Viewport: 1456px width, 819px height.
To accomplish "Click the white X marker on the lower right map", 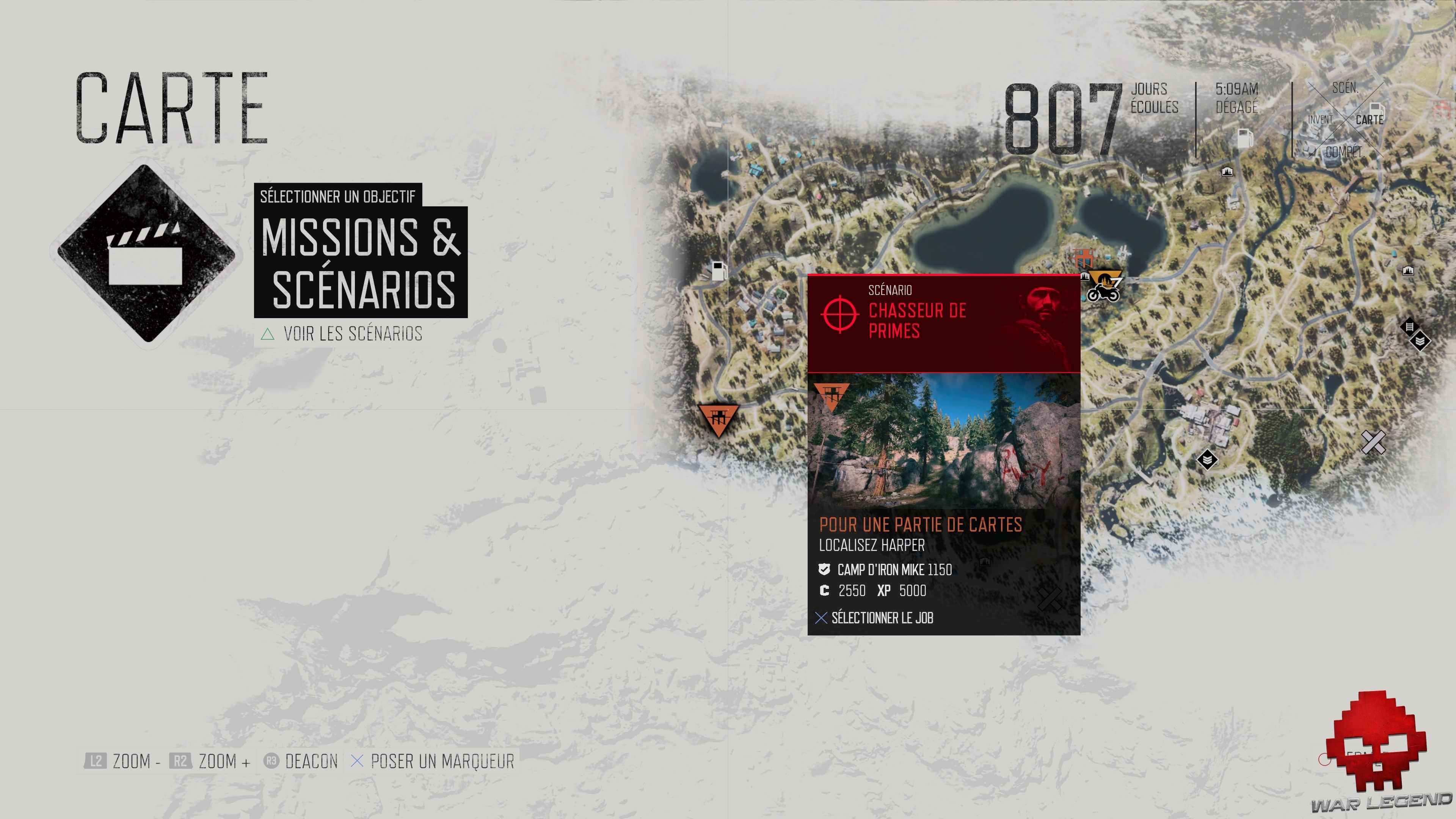I will point(1374,442).
